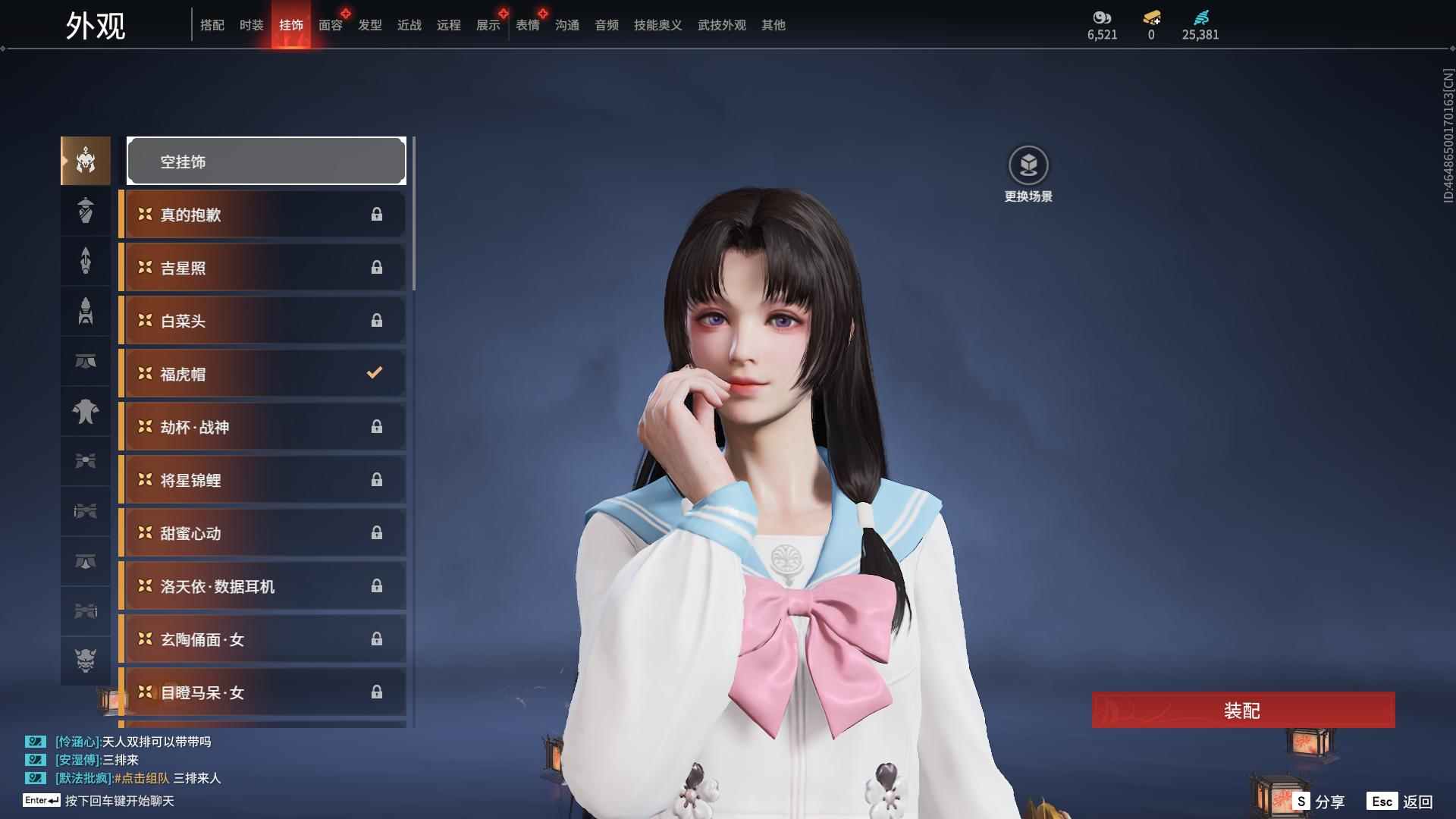This screenshot has height=819, width=1456.
Task: Select the helmet ornament category icon
Action: pos(85,161)
